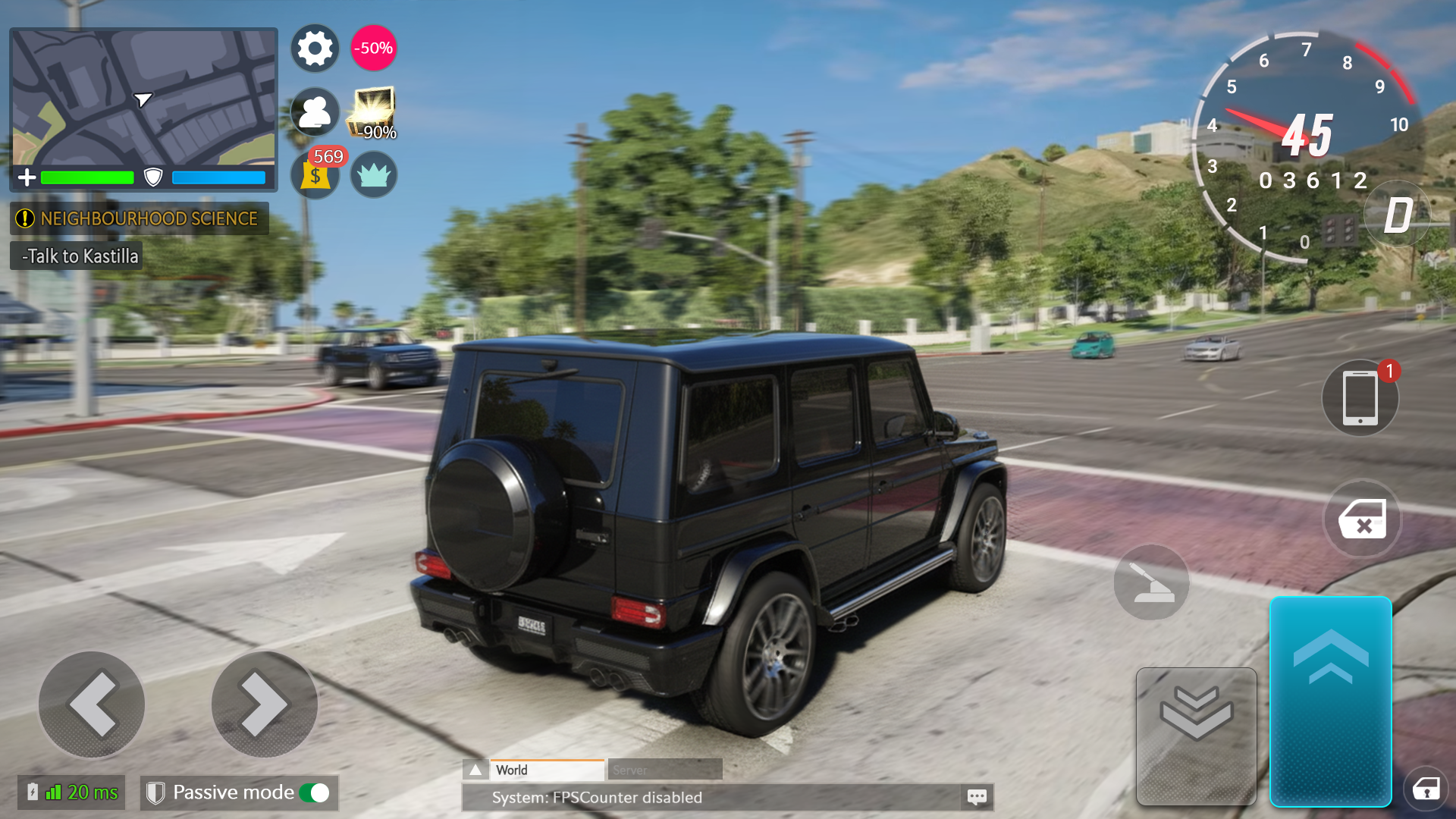Open the game settings gear icon
The height and width of the screenshot is (819, 1456).
point(315,48)
